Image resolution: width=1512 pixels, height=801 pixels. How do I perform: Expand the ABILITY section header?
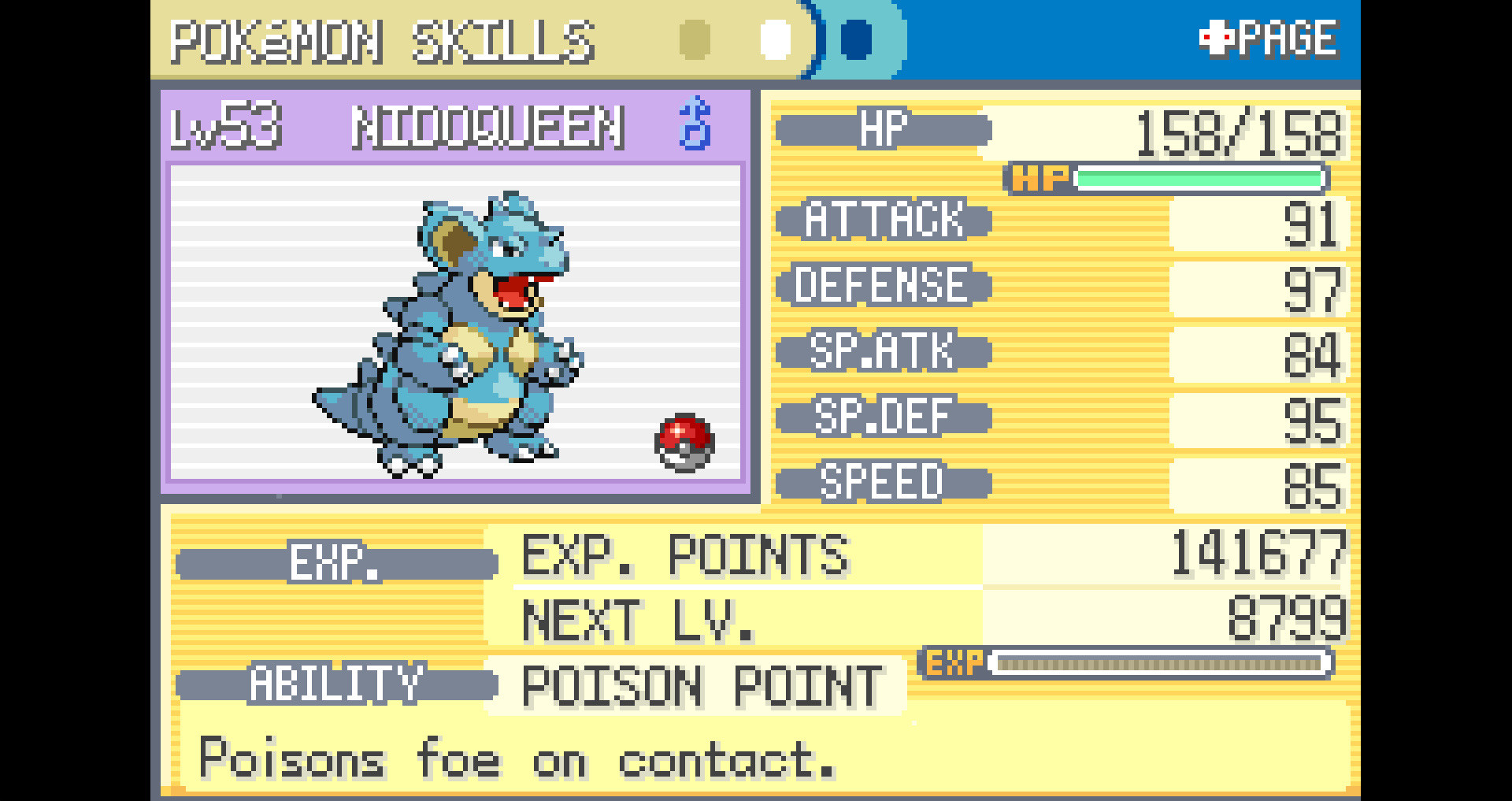339,684
